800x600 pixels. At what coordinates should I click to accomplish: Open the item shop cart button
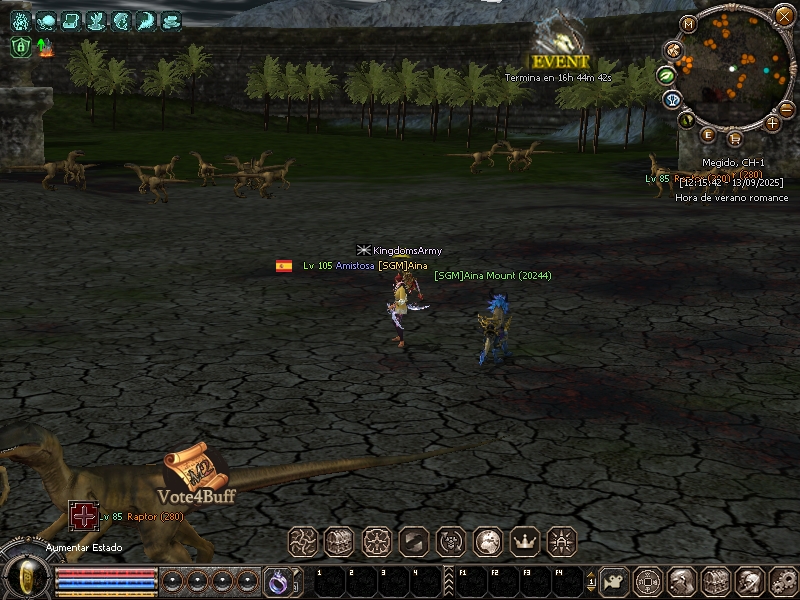point(736,139)
